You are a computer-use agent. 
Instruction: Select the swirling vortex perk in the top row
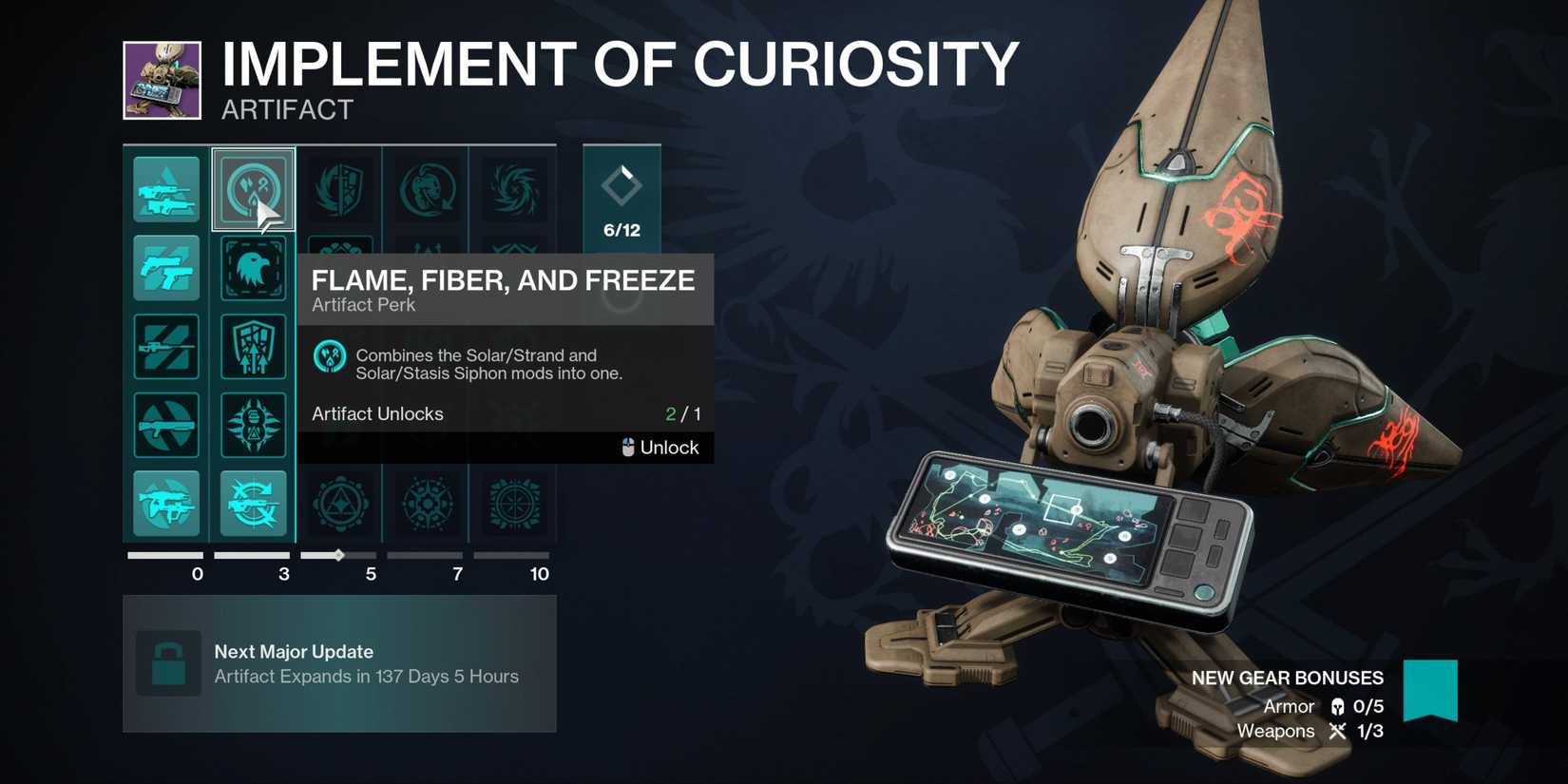(512, 189)
